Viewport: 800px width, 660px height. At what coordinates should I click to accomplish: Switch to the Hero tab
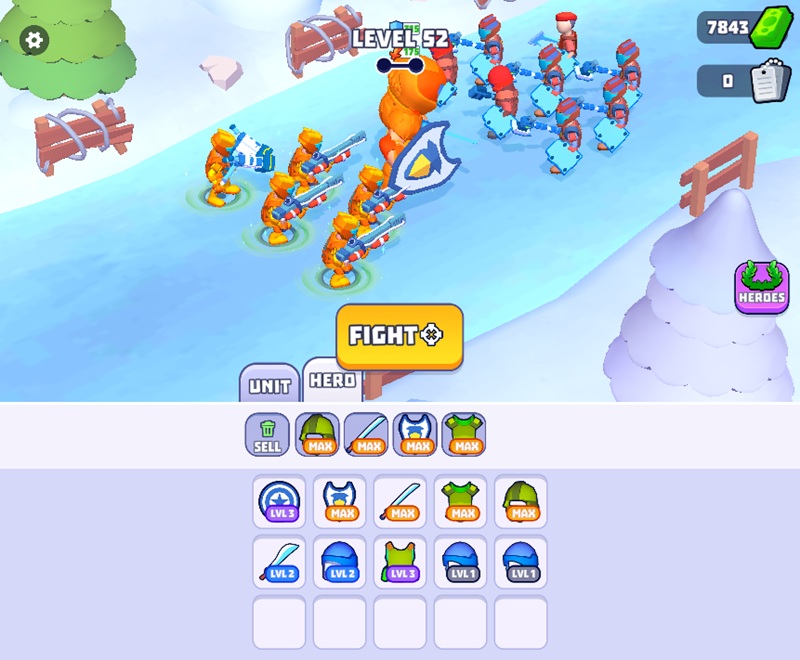[x=332, y=381]
